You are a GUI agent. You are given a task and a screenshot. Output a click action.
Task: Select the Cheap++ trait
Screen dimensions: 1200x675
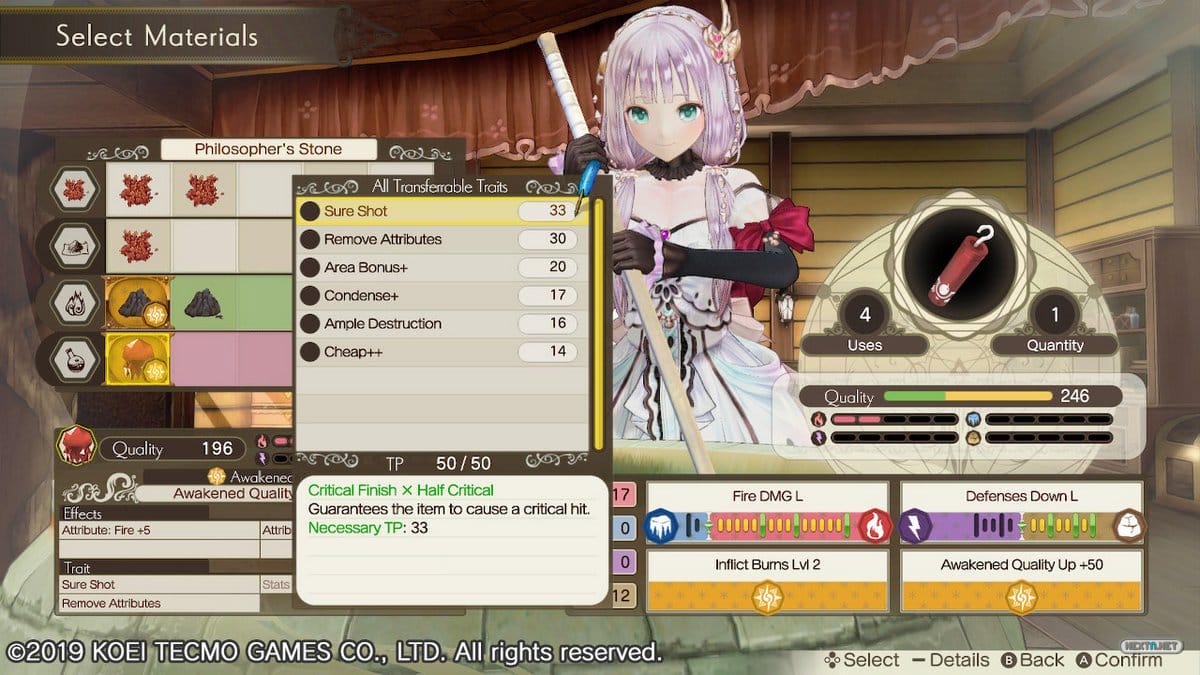pyautogui.click(x=440, y=351)
